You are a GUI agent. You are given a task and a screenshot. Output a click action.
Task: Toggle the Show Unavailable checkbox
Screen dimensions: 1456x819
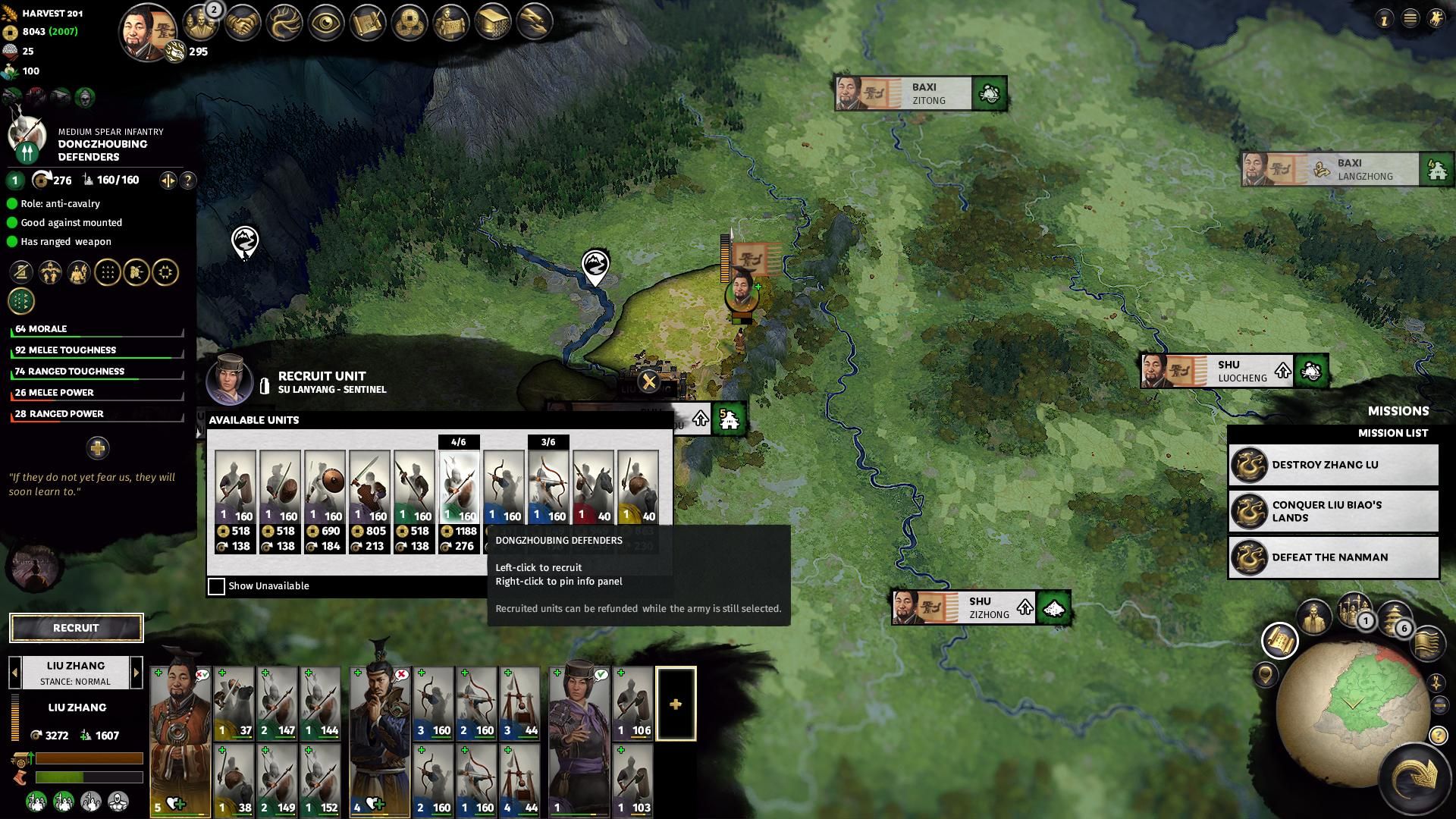coord(217,586)
